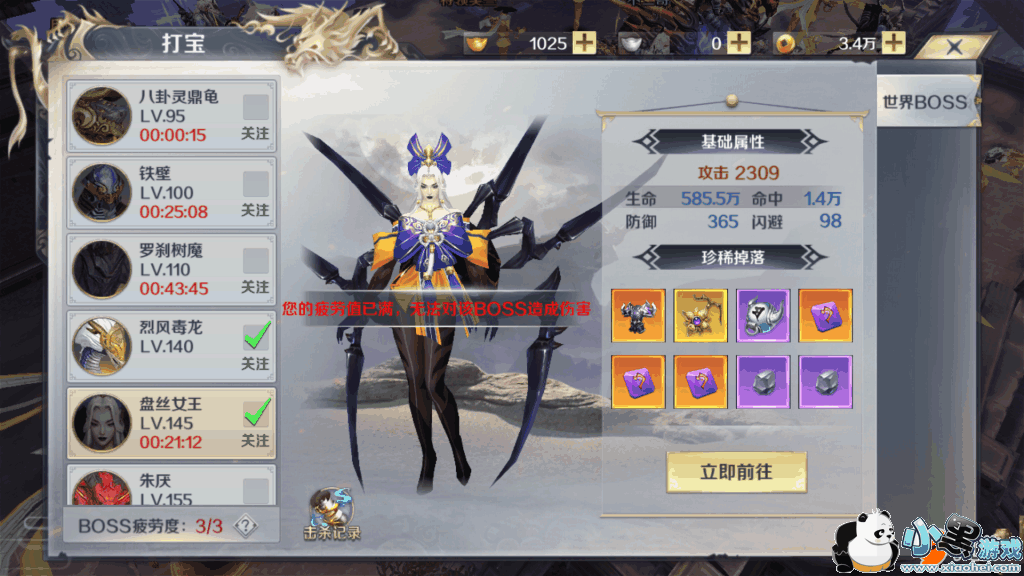Click the 立即前往 button
1024x576 pixels.
[736, 471]
